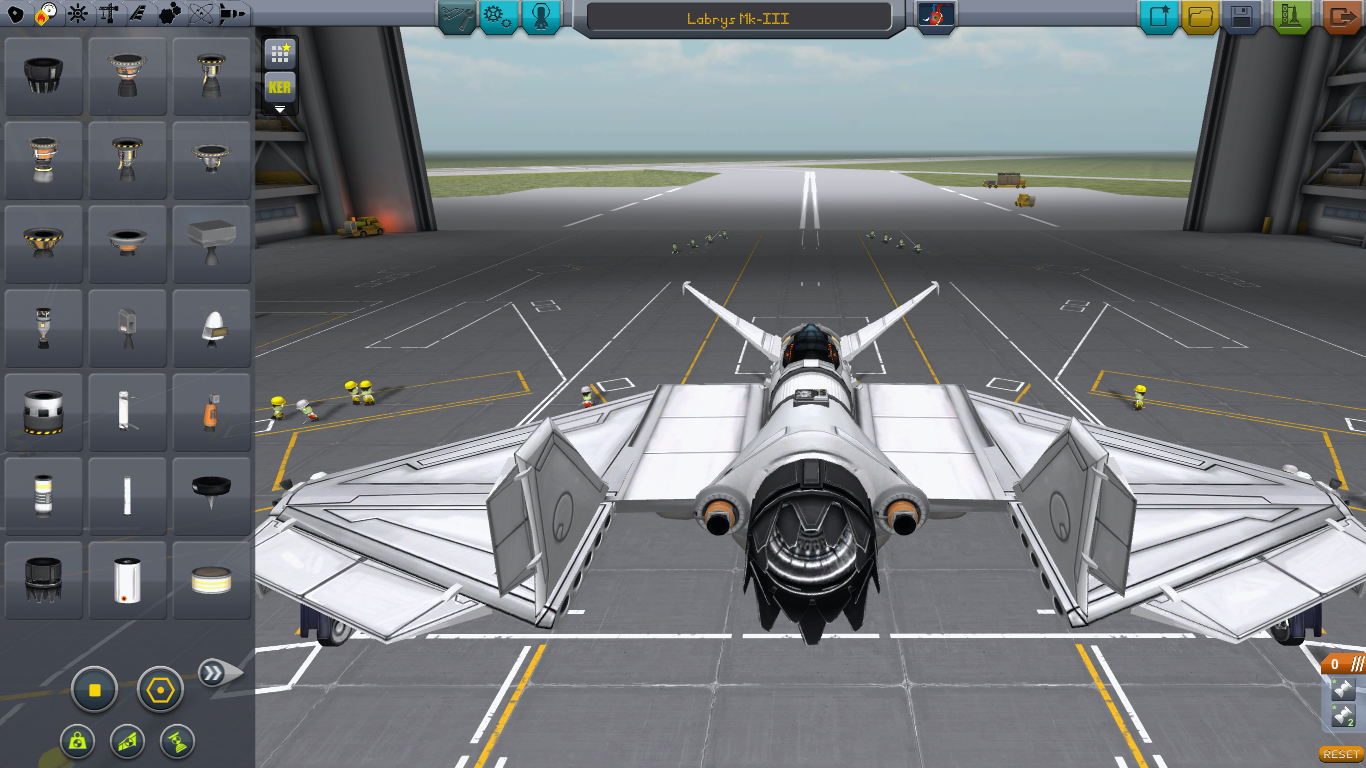Image resolution: width=1366 pixels, height=768 pixels.
Task: Open the Engines parts category
Action: click(x=78, y=14)
